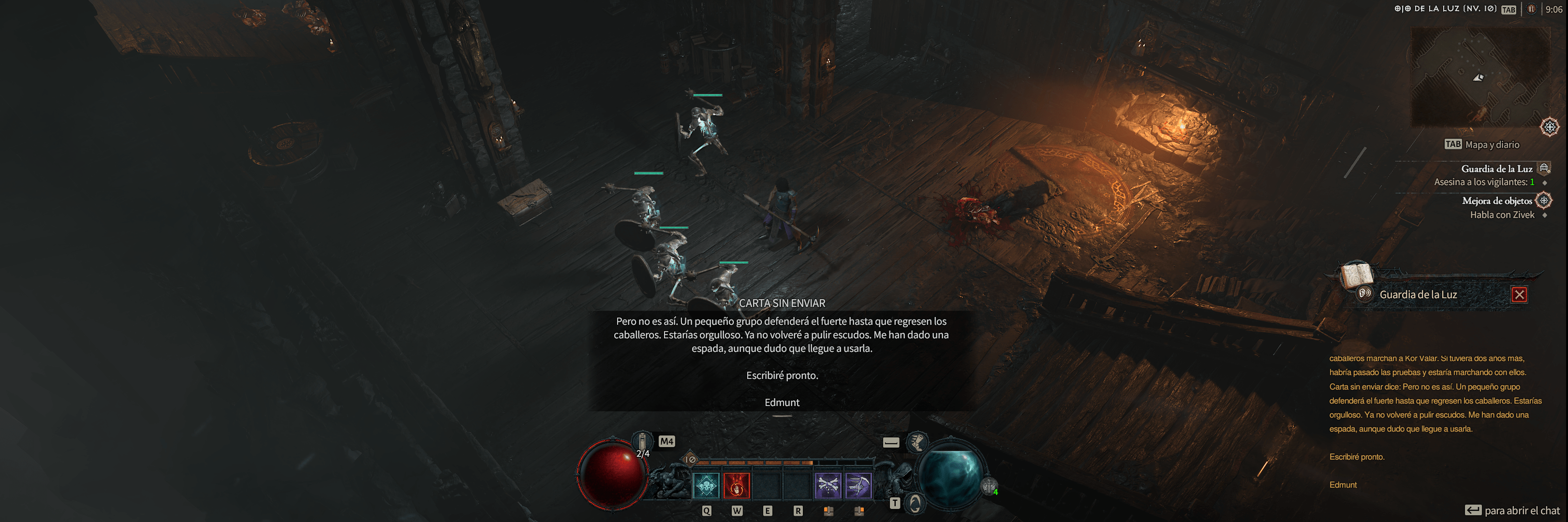Screen dimensions: 1568x522
Task: Select the Mejora de objetos quest tracker
Action: (1497, 201)
